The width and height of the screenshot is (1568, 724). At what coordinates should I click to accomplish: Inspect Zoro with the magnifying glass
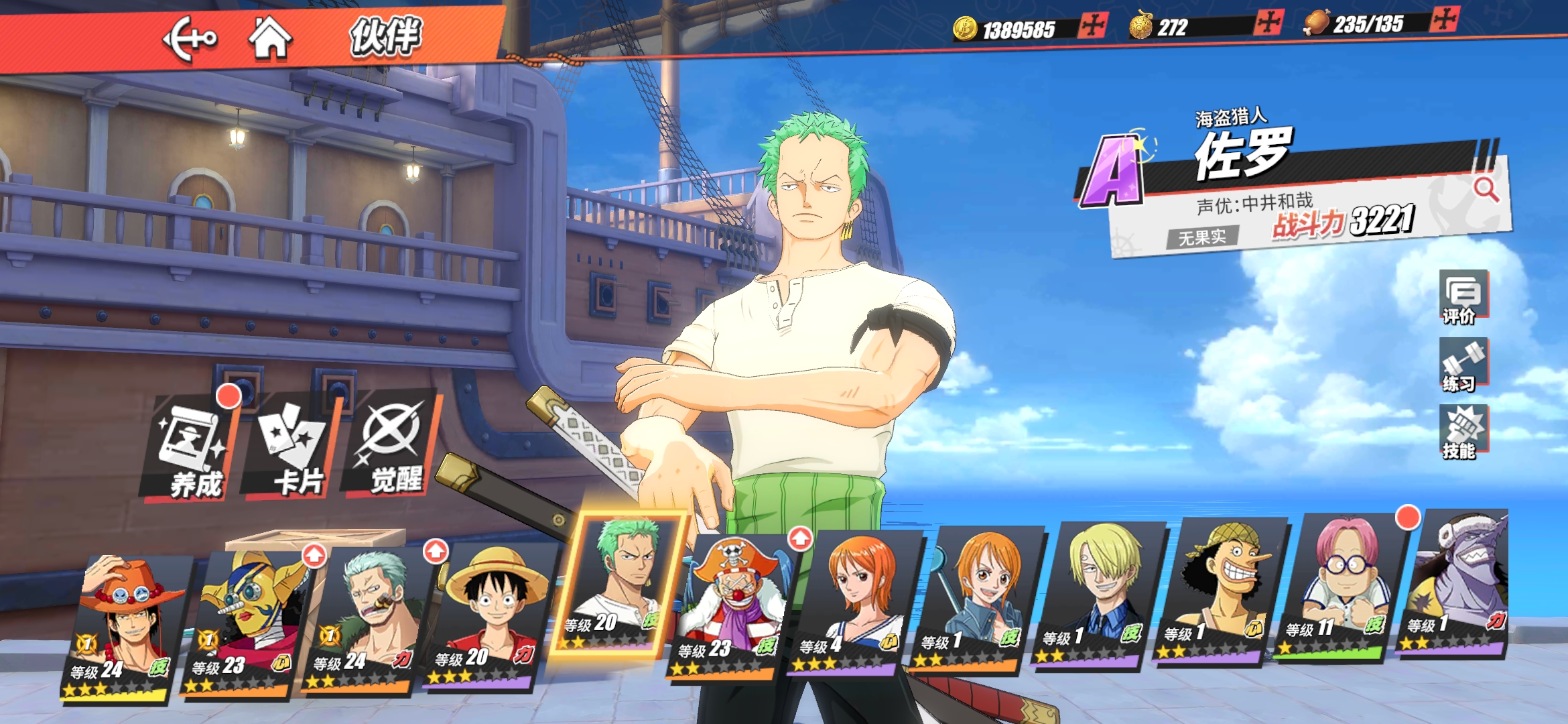pyautogui.click(x=1486, y=190)
